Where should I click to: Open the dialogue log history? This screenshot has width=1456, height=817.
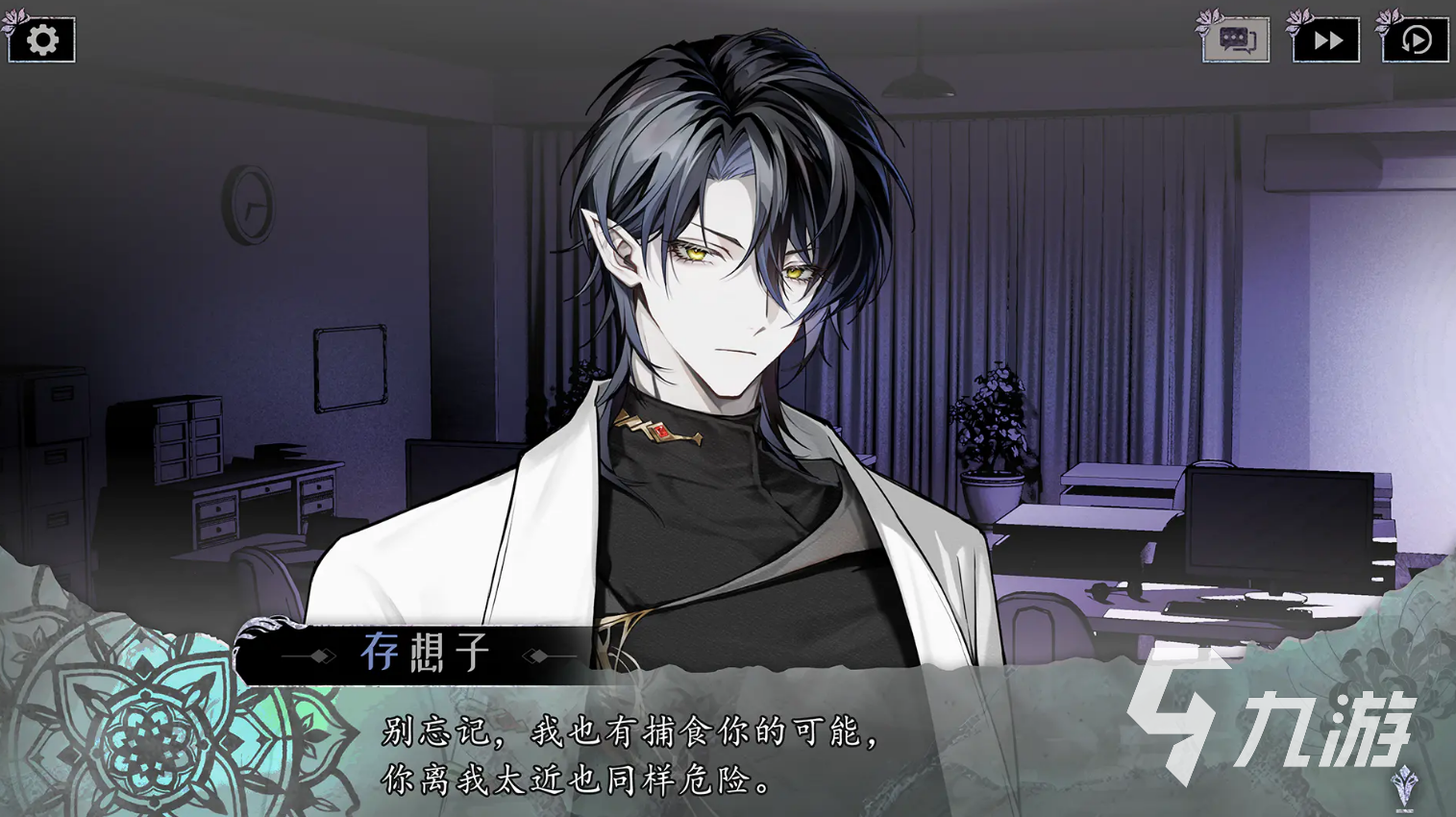coord(1236,40)
